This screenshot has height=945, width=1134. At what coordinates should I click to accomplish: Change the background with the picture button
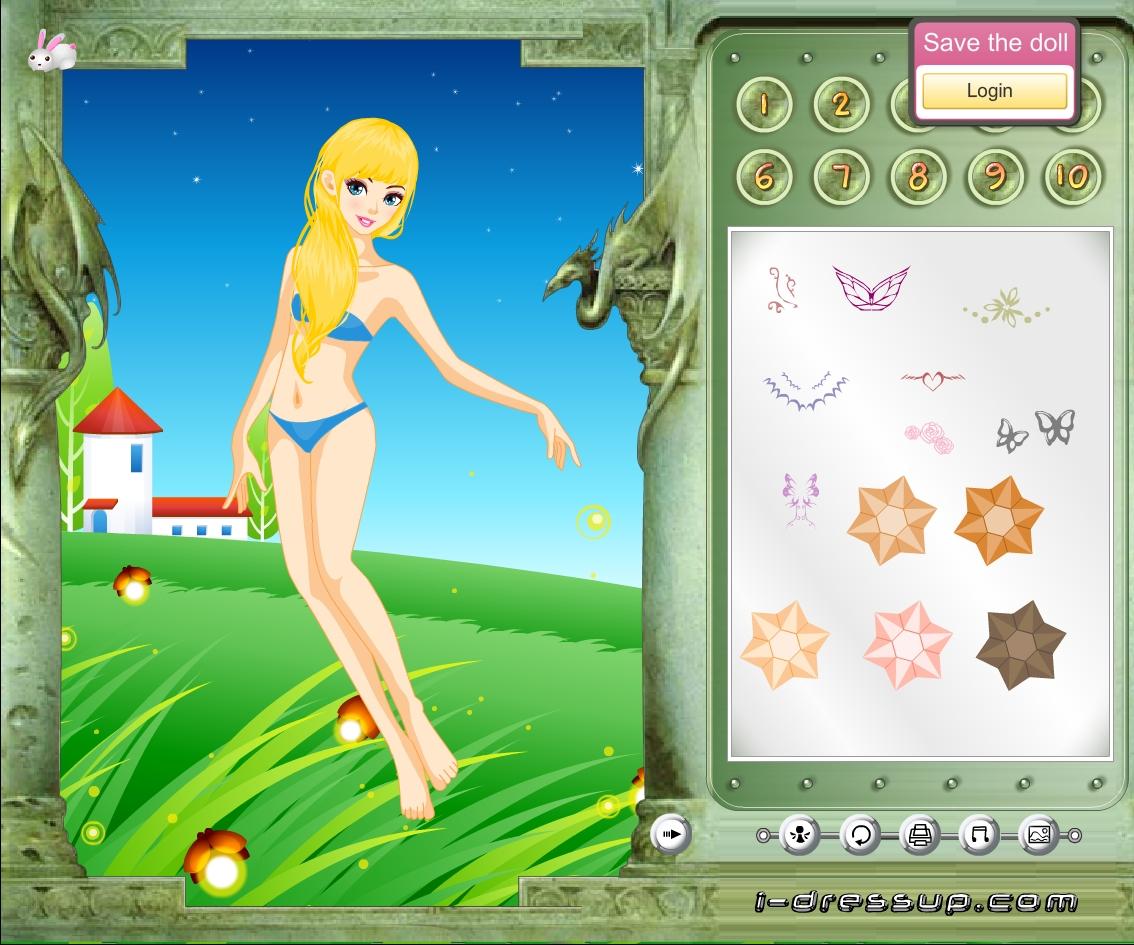pyautogui.click(x=1038, y=834)
